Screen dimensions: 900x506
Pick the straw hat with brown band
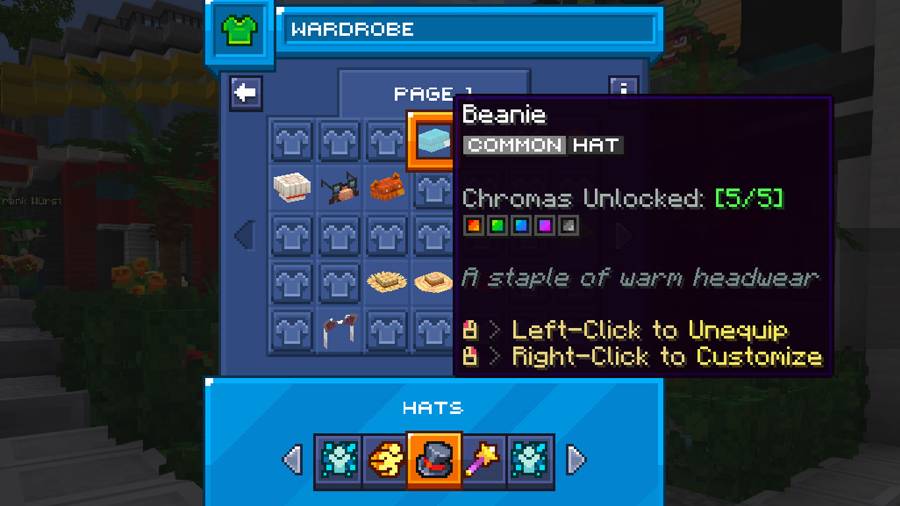[x=433, y=283]
